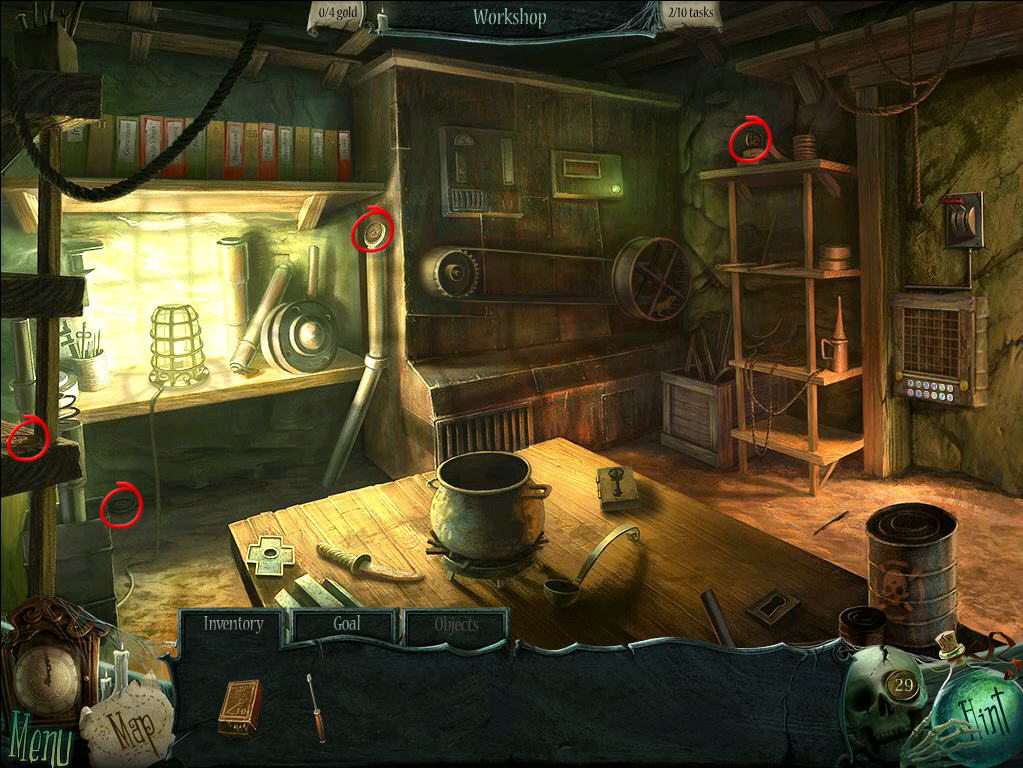Switch to the Goal tab
This screenshot has height=768, width=1023.
346,625
